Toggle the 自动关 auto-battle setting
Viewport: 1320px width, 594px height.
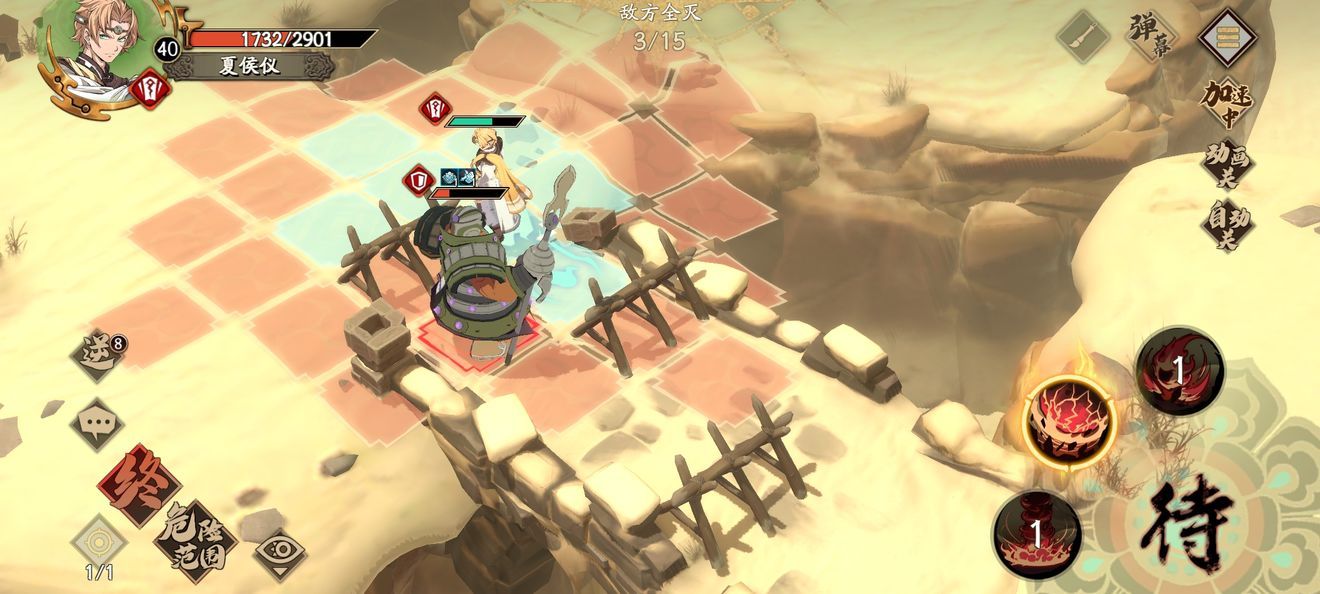point(1227,224)
